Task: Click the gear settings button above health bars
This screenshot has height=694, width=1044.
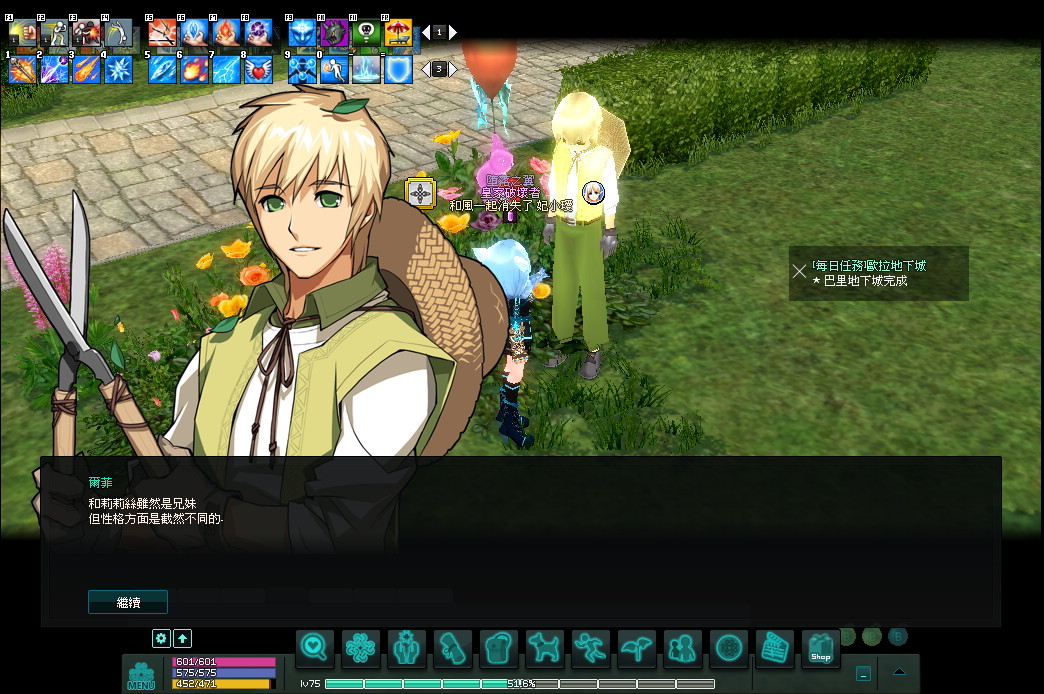Action: click(161, 638)
